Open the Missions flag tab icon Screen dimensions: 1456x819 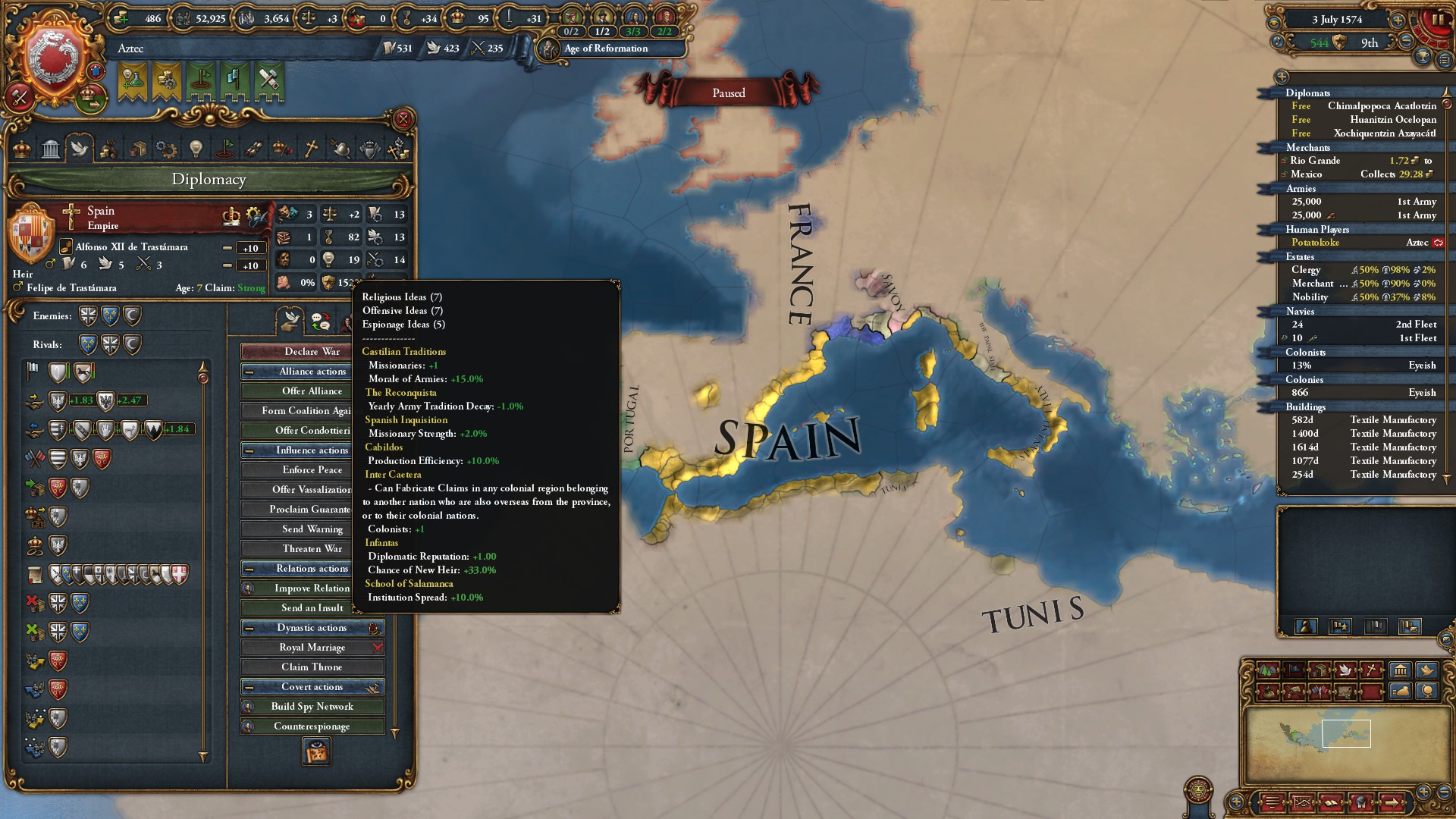pyautogui.click(x=226, y=149)
